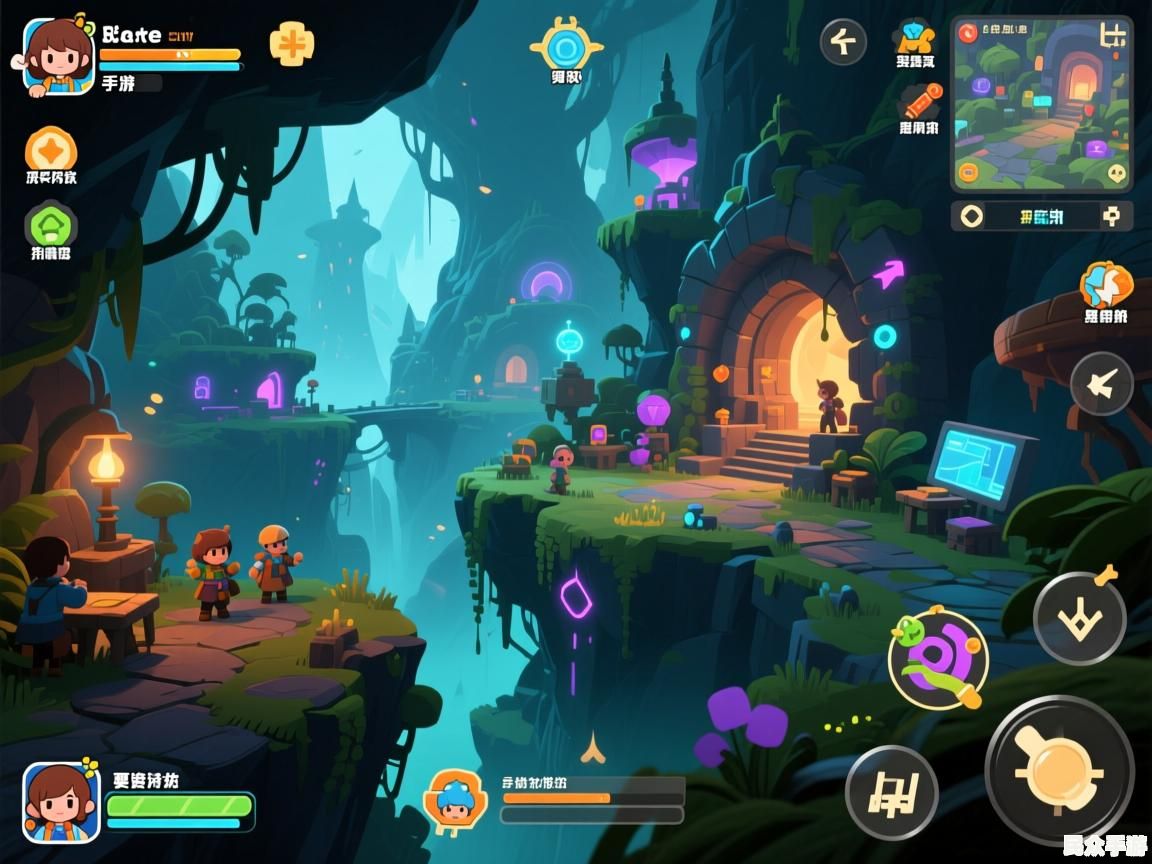Open the orange diamond badge menu
This screenshot has height=864, width=1152.
pyautogui.click(x=50, y=150)
